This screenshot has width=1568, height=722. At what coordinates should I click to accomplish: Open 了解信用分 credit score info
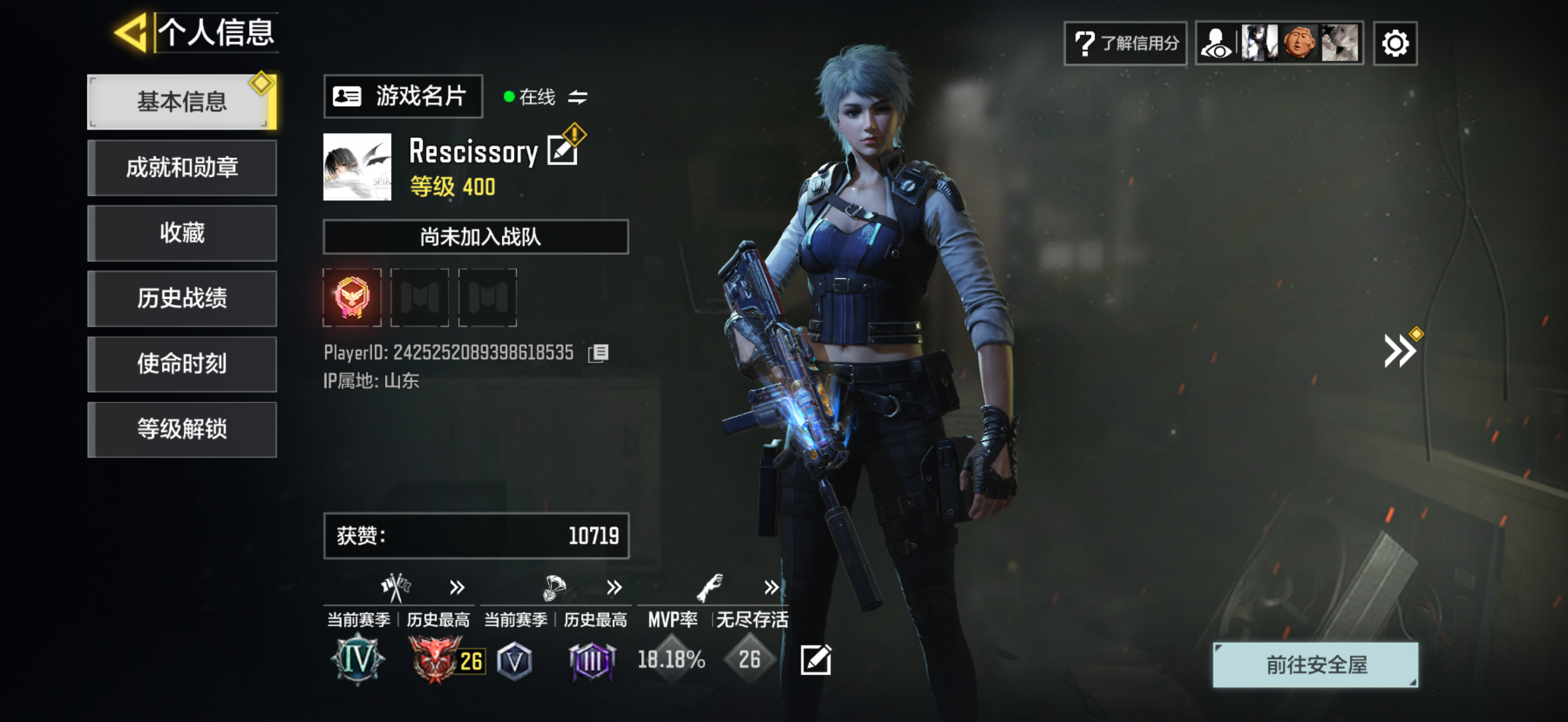click(x=1125, y=43)
